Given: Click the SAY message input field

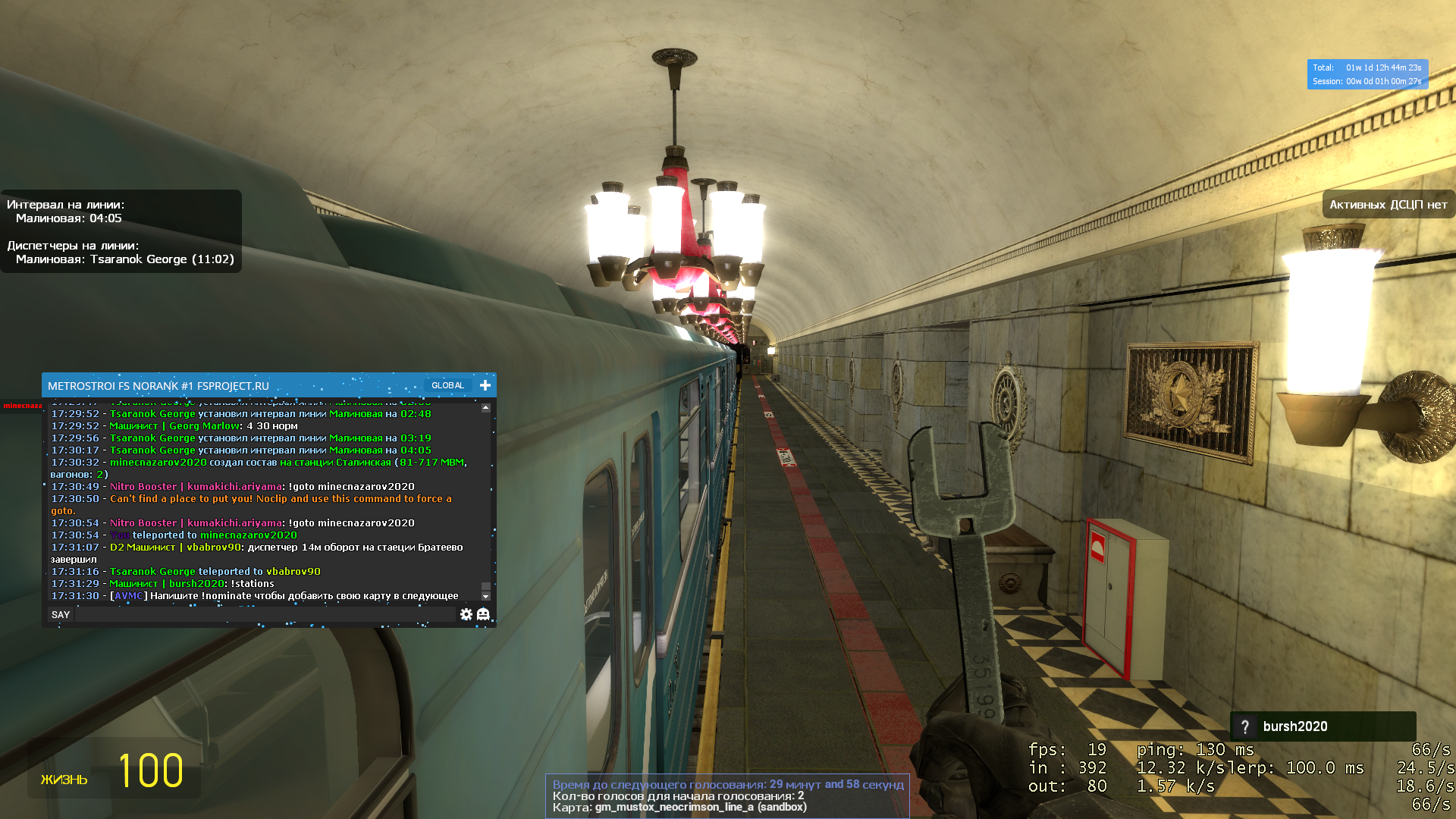Looking at the screenshot, I should click(265, 614).
